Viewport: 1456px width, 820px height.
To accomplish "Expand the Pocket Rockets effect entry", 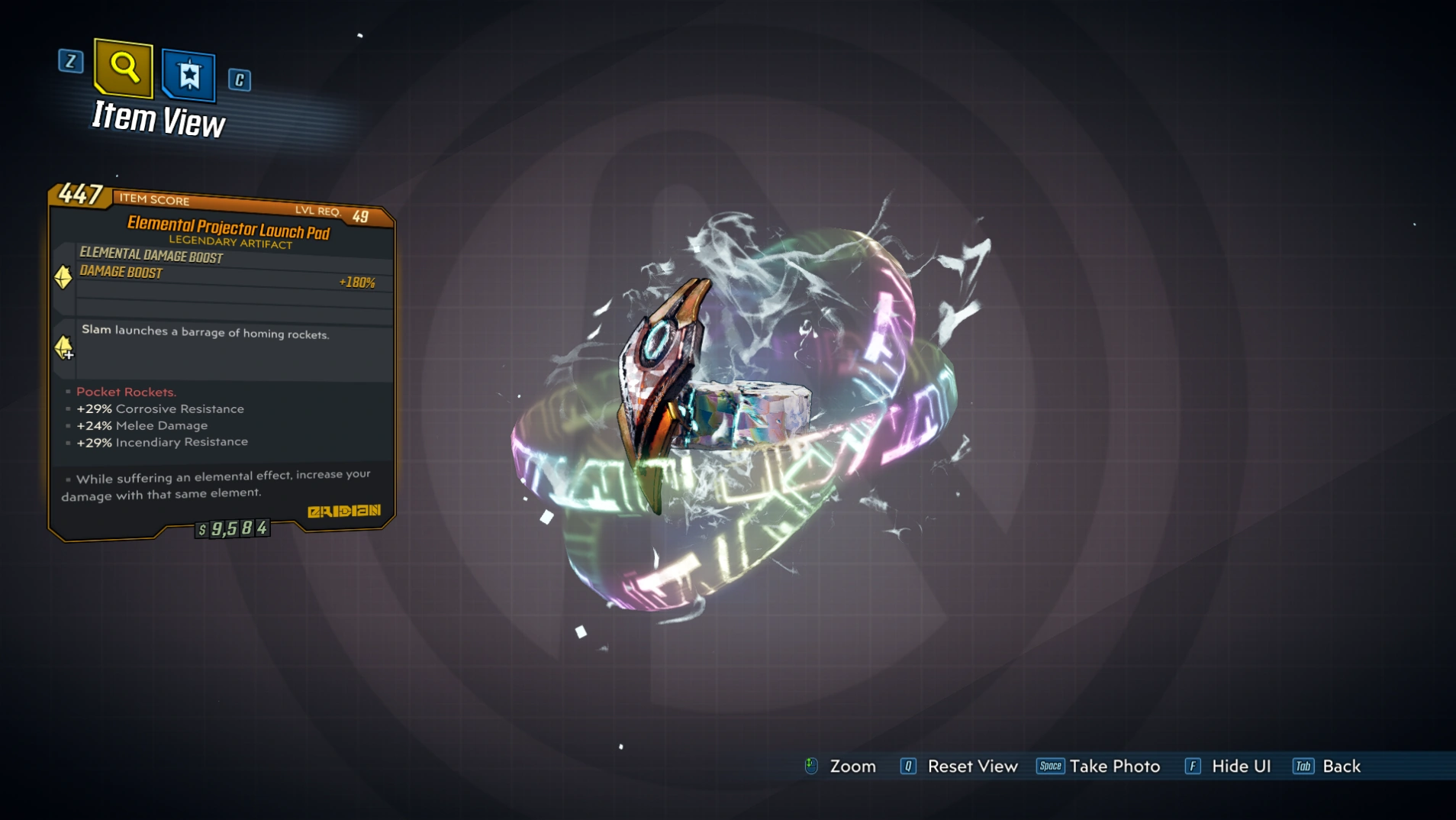I will tap(125, 392).
